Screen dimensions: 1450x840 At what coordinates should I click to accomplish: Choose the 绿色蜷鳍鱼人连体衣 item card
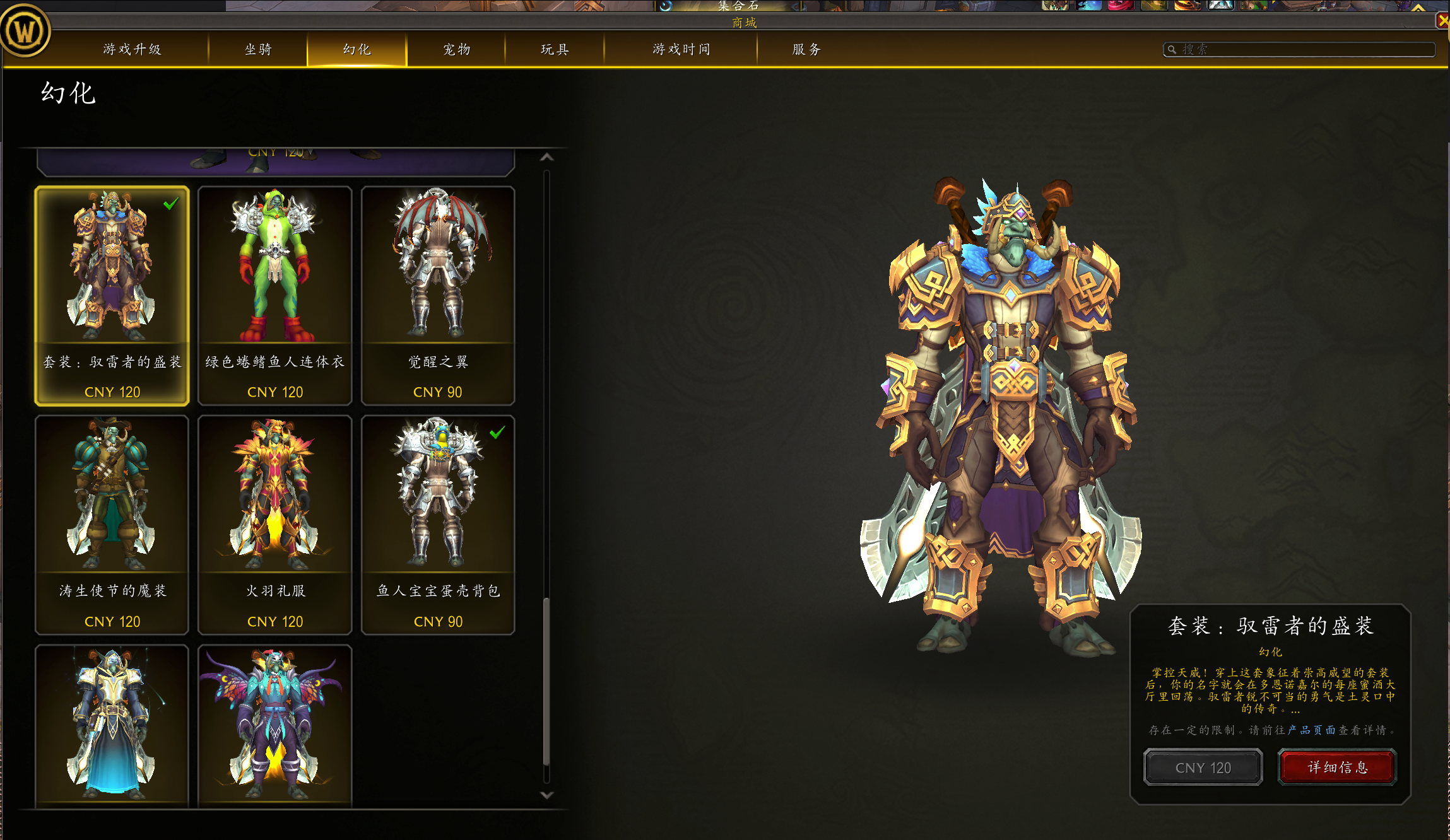[x=275, y=295]
